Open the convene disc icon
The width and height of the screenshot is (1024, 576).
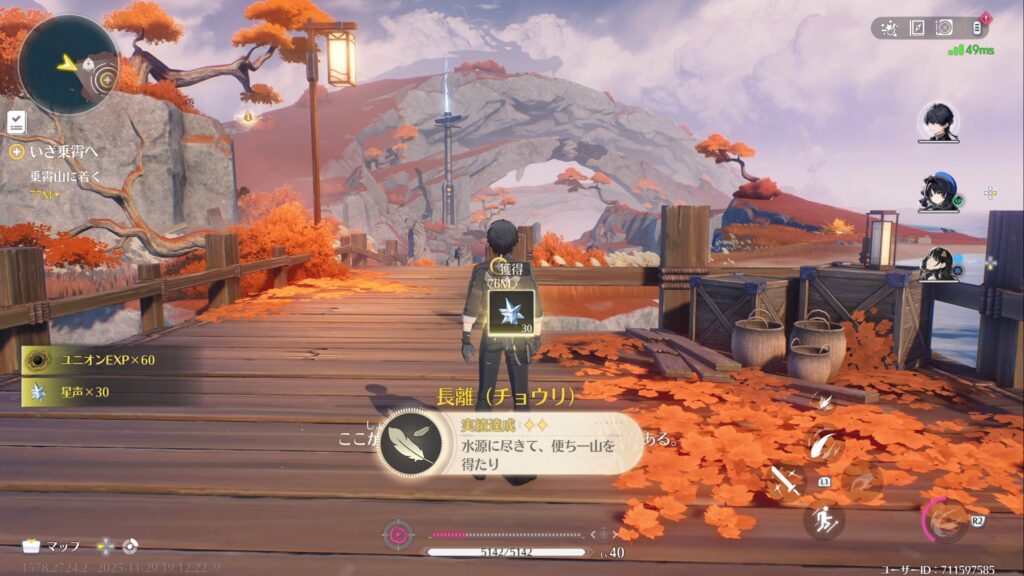coord(944,28)
